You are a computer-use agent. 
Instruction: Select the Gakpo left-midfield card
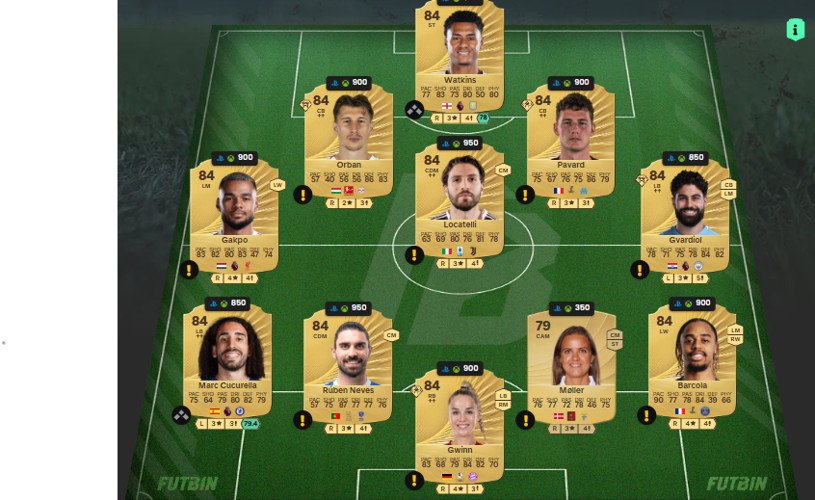234,215
